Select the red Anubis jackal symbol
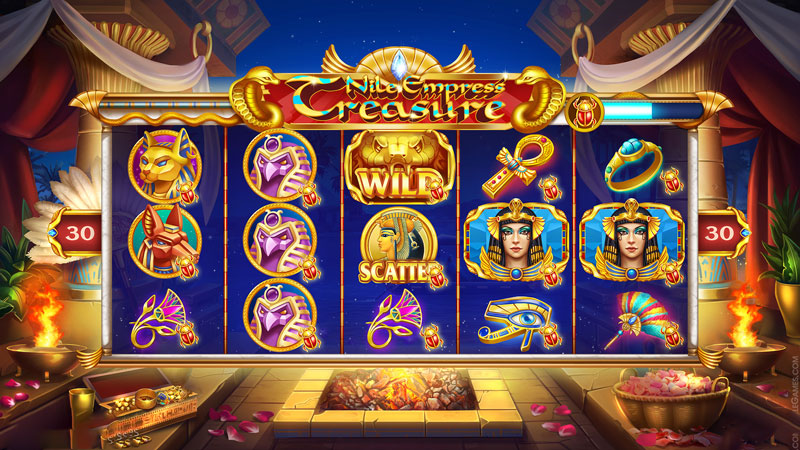The height and width of the screenshot is (450, 800). click(x=165, y=241)
